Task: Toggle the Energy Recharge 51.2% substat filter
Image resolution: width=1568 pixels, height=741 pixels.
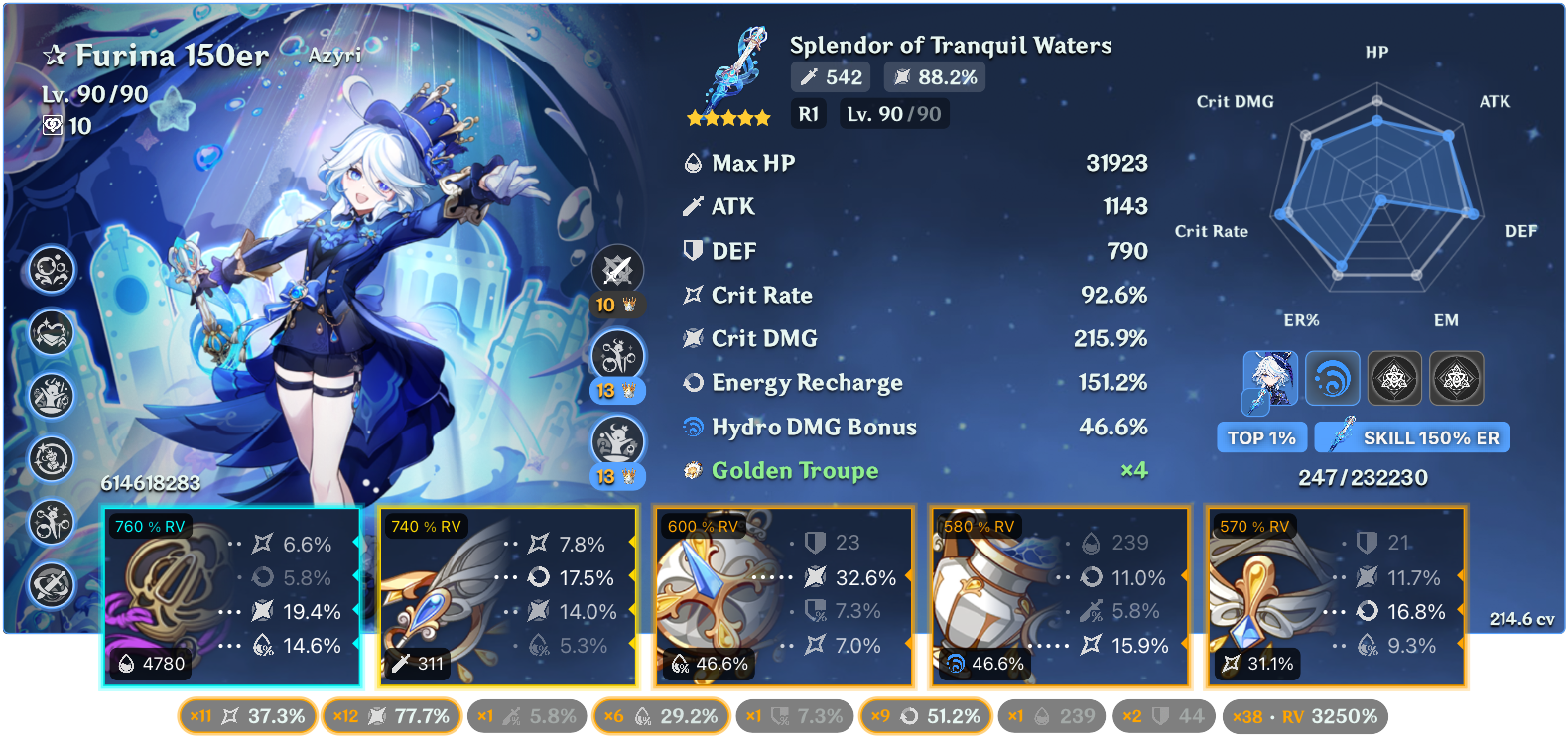Action: coord(925,716)
